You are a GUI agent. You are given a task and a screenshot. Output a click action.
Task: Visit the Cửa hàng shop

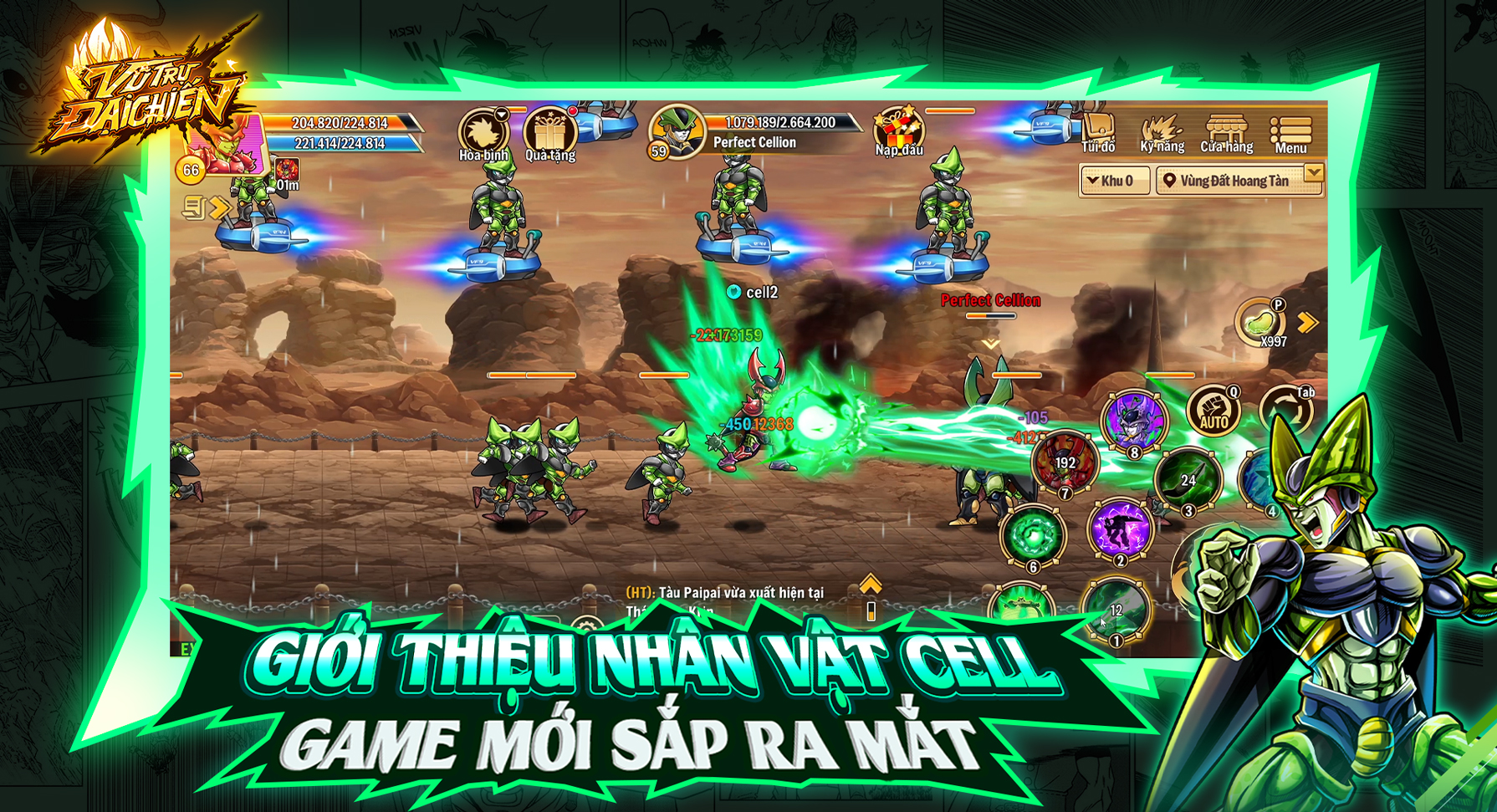pos(1226,134)
